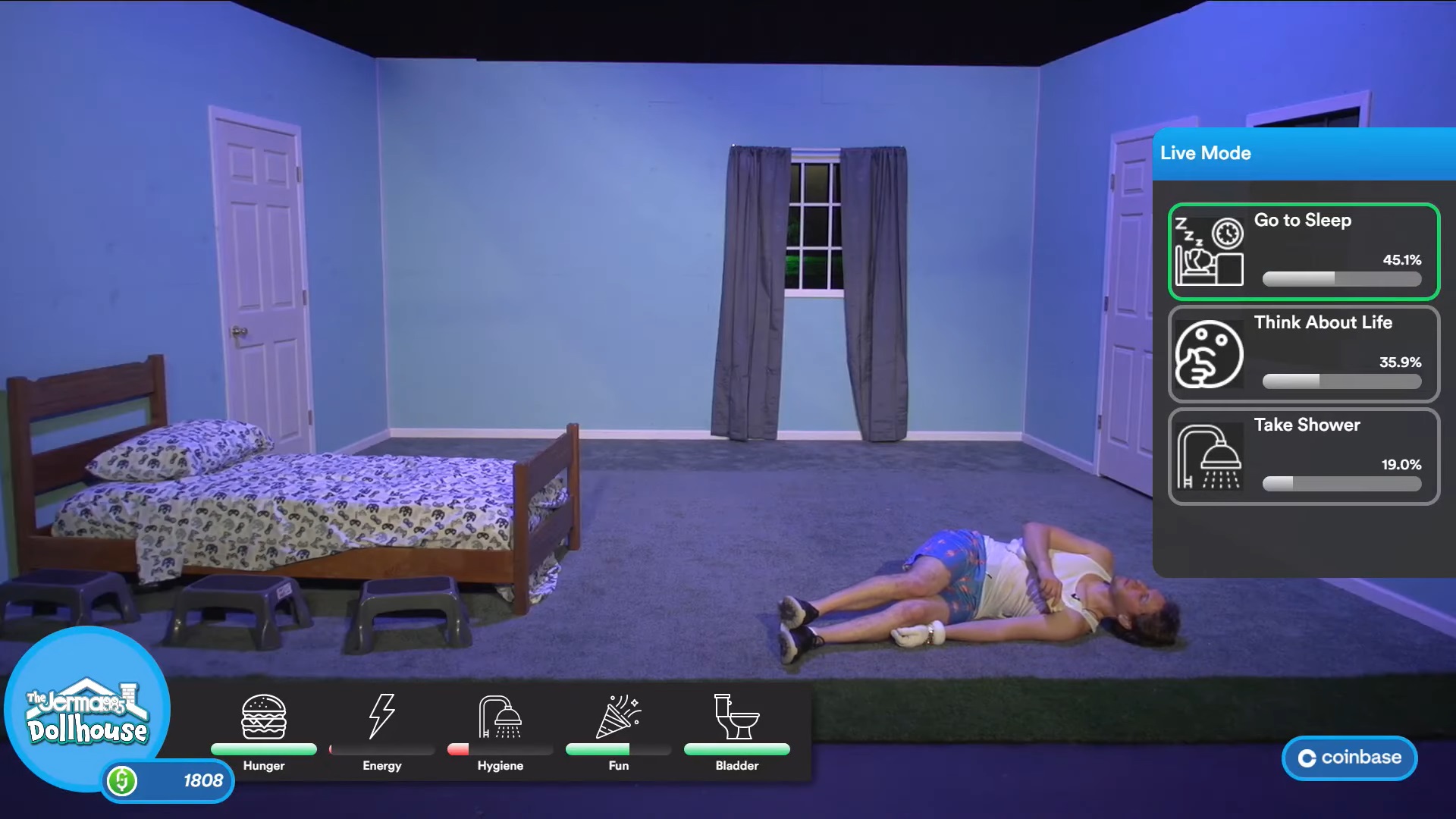The height and width of the screenshot is (819, 1456).
Task: Click the Take Shower showerhead icon
Action: pyautogui.click(x=1210, y=457)
